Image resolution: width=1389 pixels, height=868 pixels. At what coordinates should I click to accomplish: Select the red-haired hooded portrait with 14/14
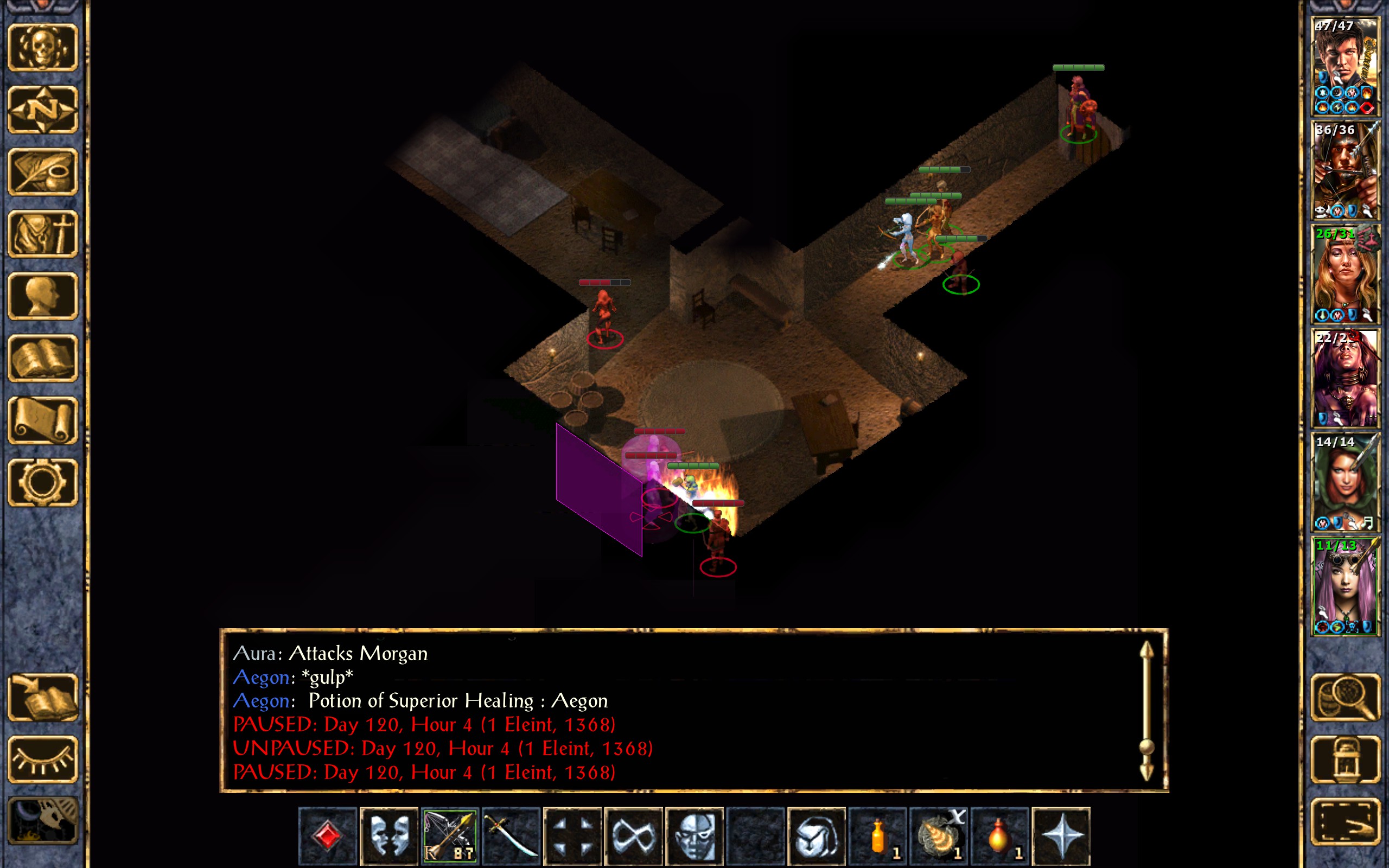coord(1345,482)
